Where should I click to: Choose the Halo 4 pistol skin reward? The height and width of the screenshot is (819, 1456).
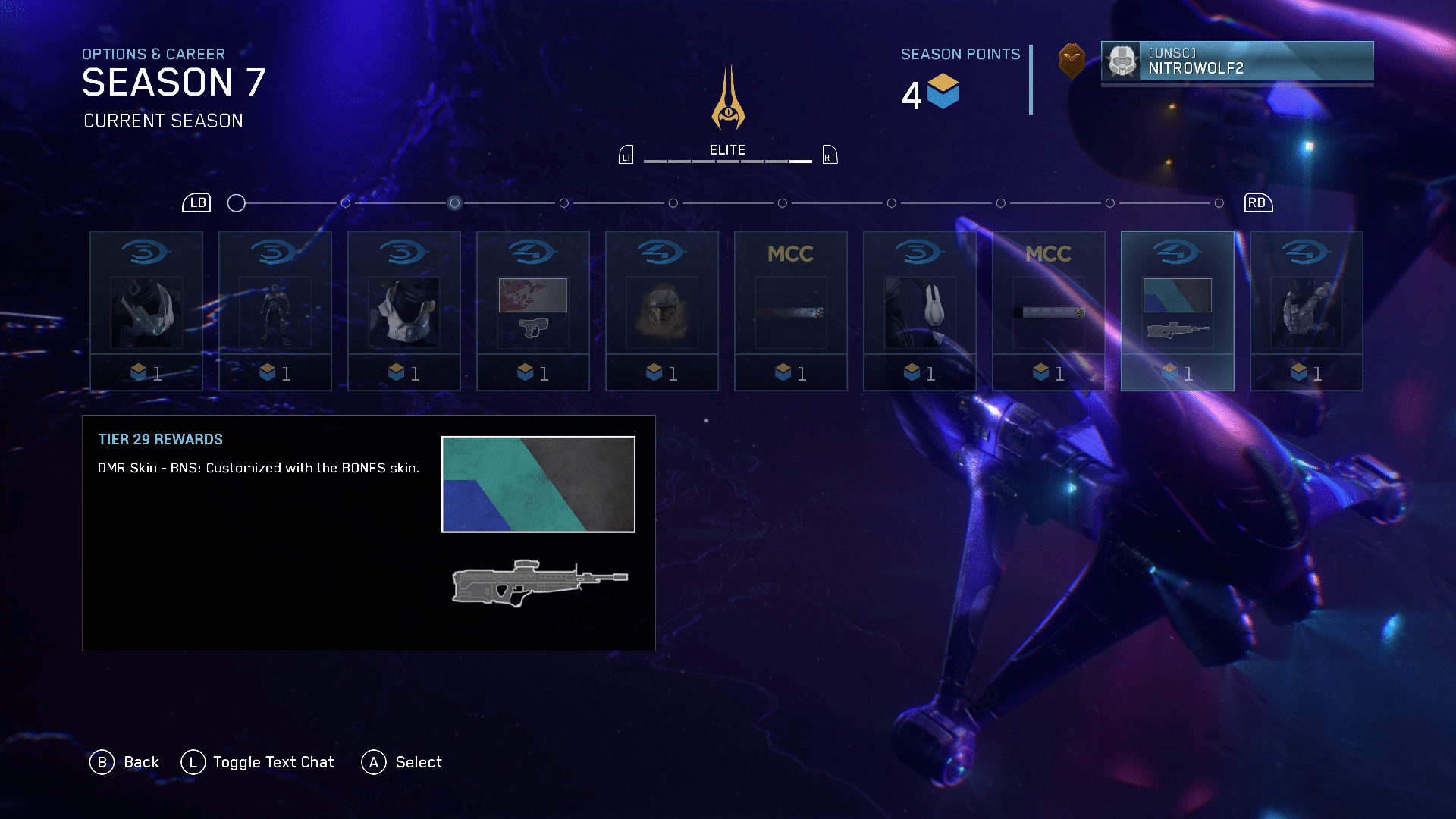tap(532, 311)
